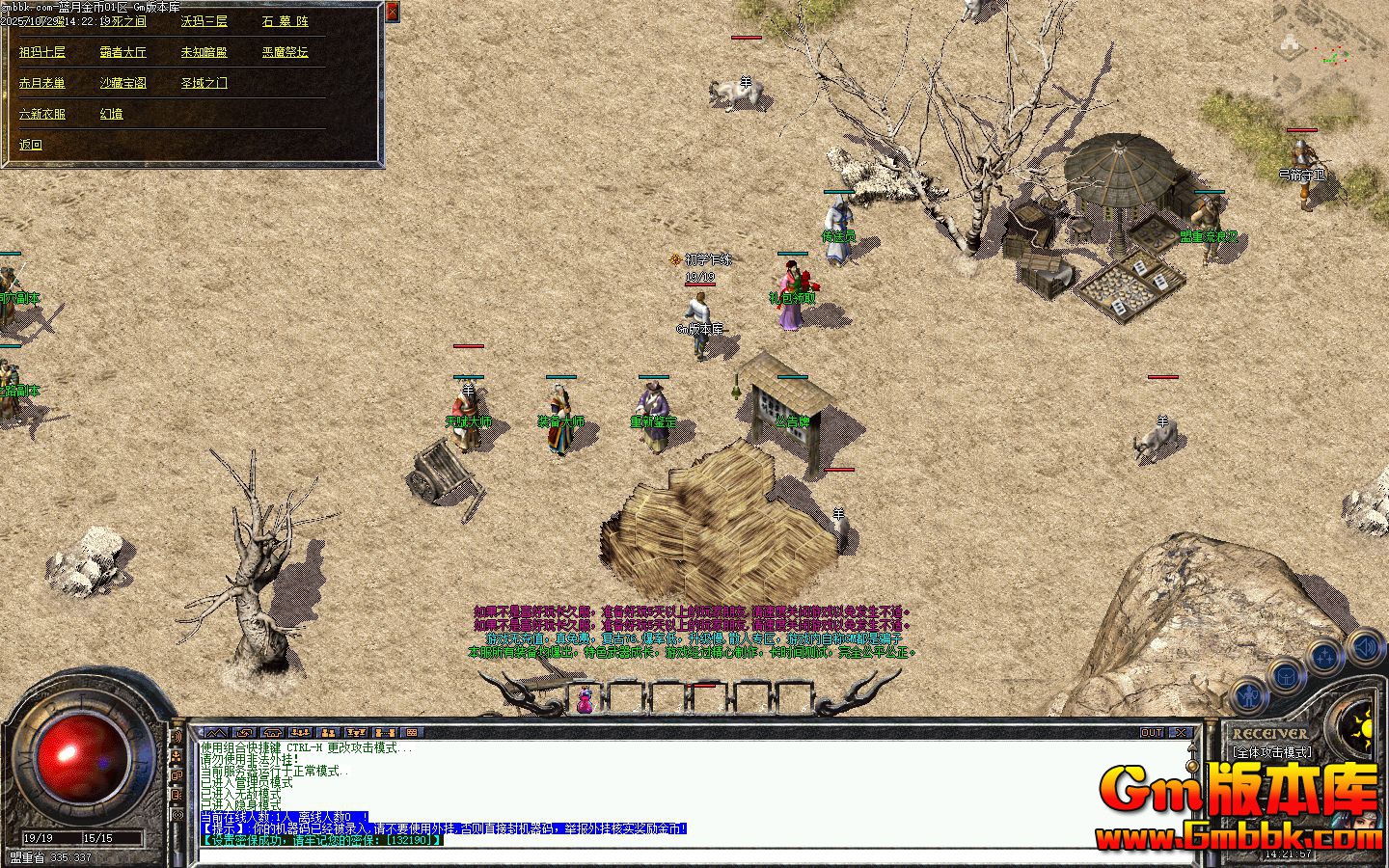
Task: Close the chat panel with its X button
Action: [x=1181, y=733]
